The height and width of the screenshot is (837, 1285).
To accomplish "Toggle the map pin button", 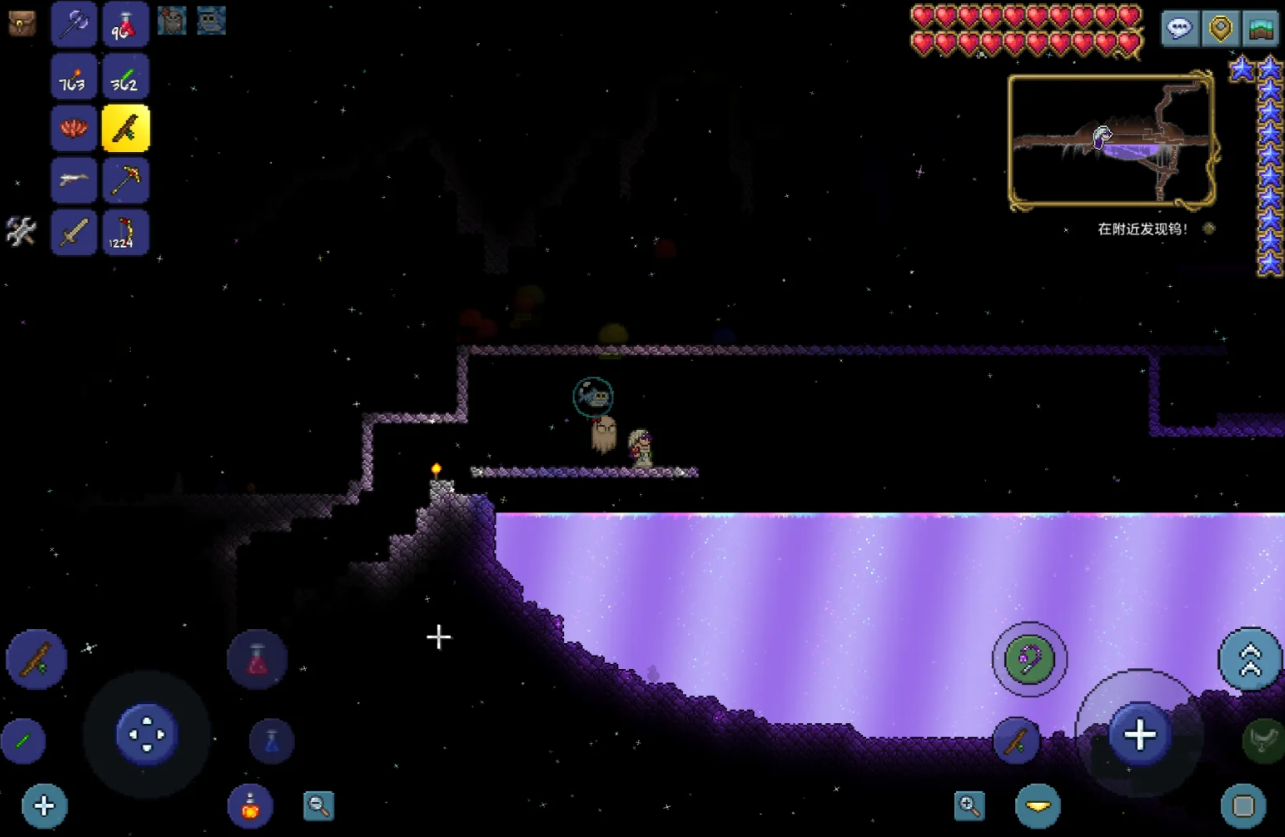I will [x=1220, y=28].
